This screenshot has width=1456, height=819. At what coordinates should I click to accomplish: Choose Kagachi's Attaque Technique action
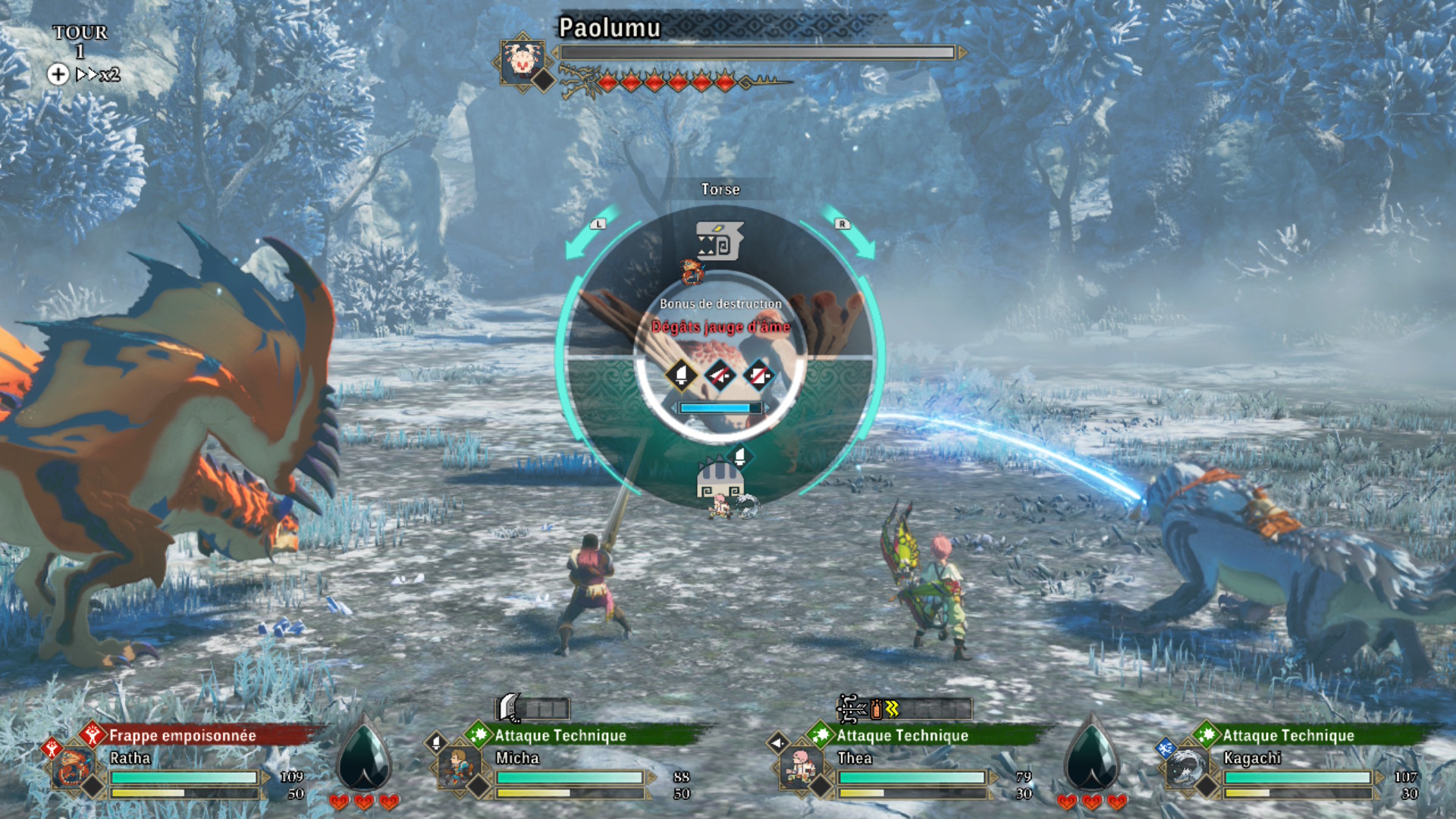[x=1288, y=735]
